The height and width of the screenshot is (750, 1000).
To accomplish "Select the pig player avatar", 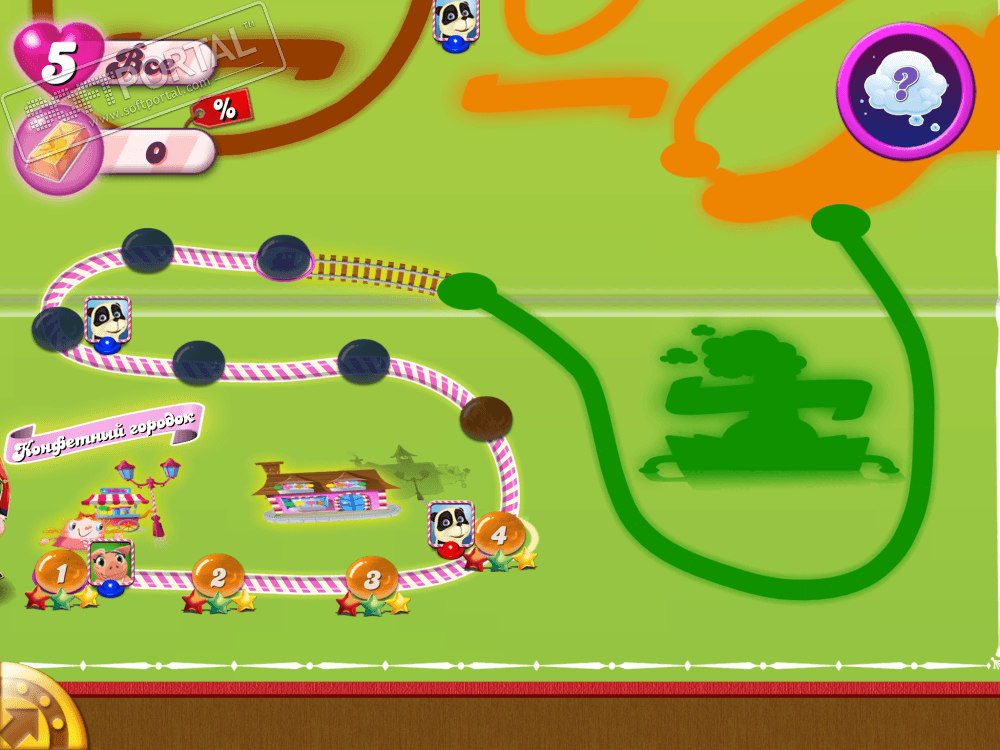I will coord(110,565).
